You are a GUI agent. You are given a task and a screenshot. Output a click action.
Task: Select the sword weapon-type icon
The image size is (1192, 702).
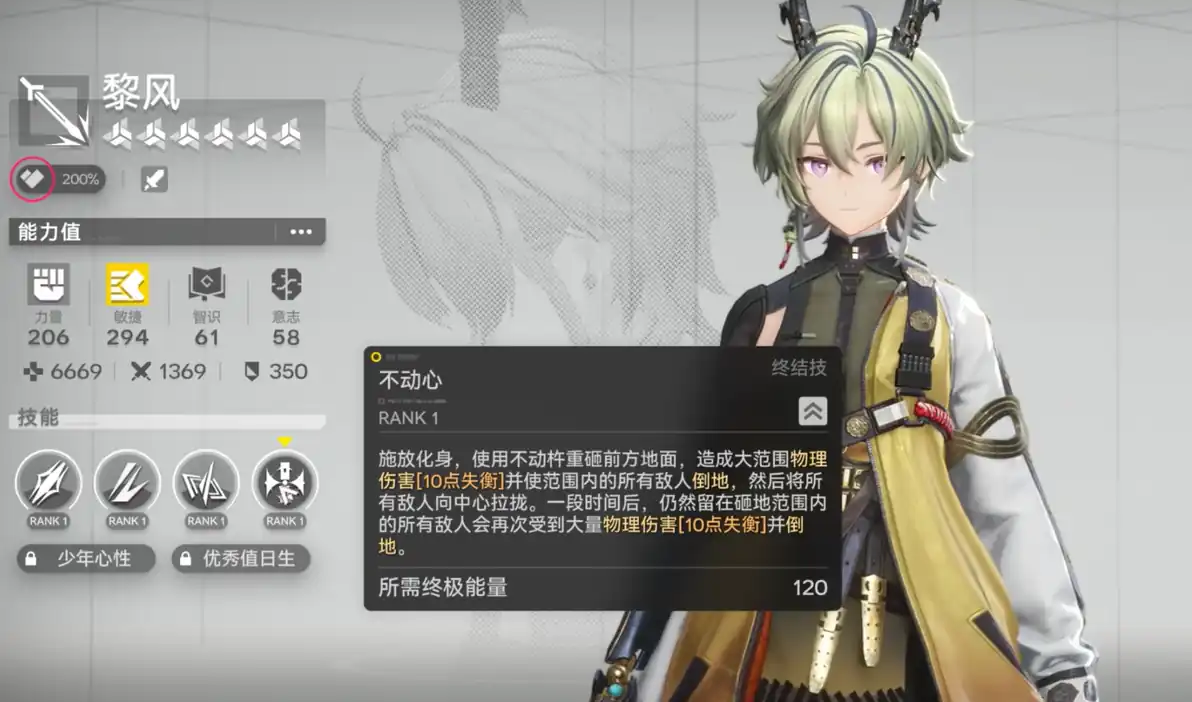click(x=154, y=179)
